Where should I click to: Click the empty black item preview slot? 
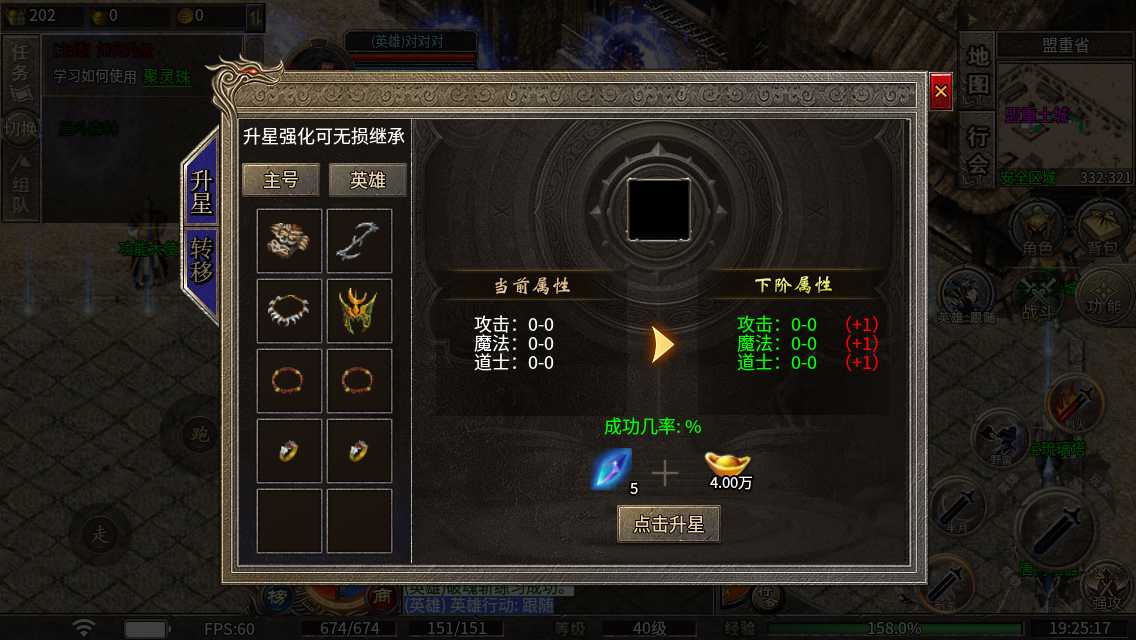[658, 208]
